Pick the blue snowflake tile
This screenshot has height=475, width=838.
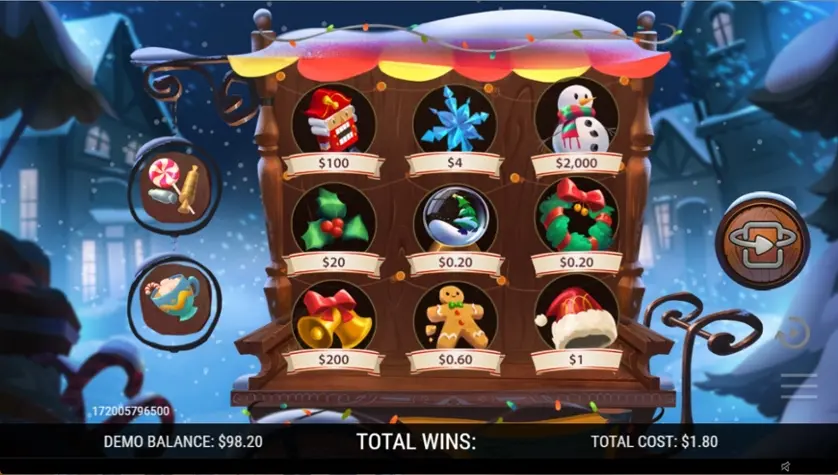454,121
